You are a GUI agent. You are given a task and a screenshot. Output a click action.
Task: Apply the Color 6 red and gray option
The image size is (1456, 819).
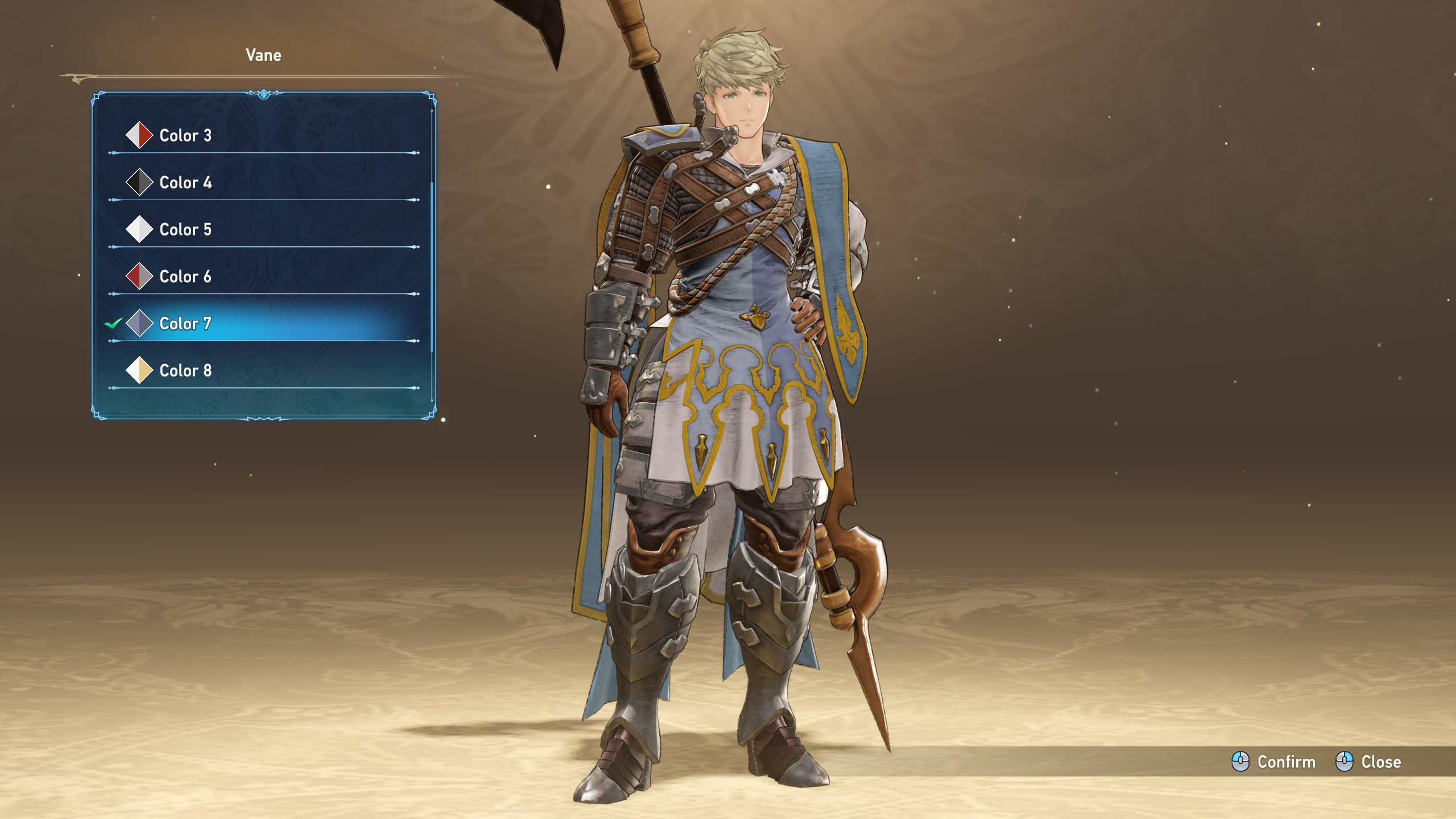pyautogui.click(x=185, y=277)
